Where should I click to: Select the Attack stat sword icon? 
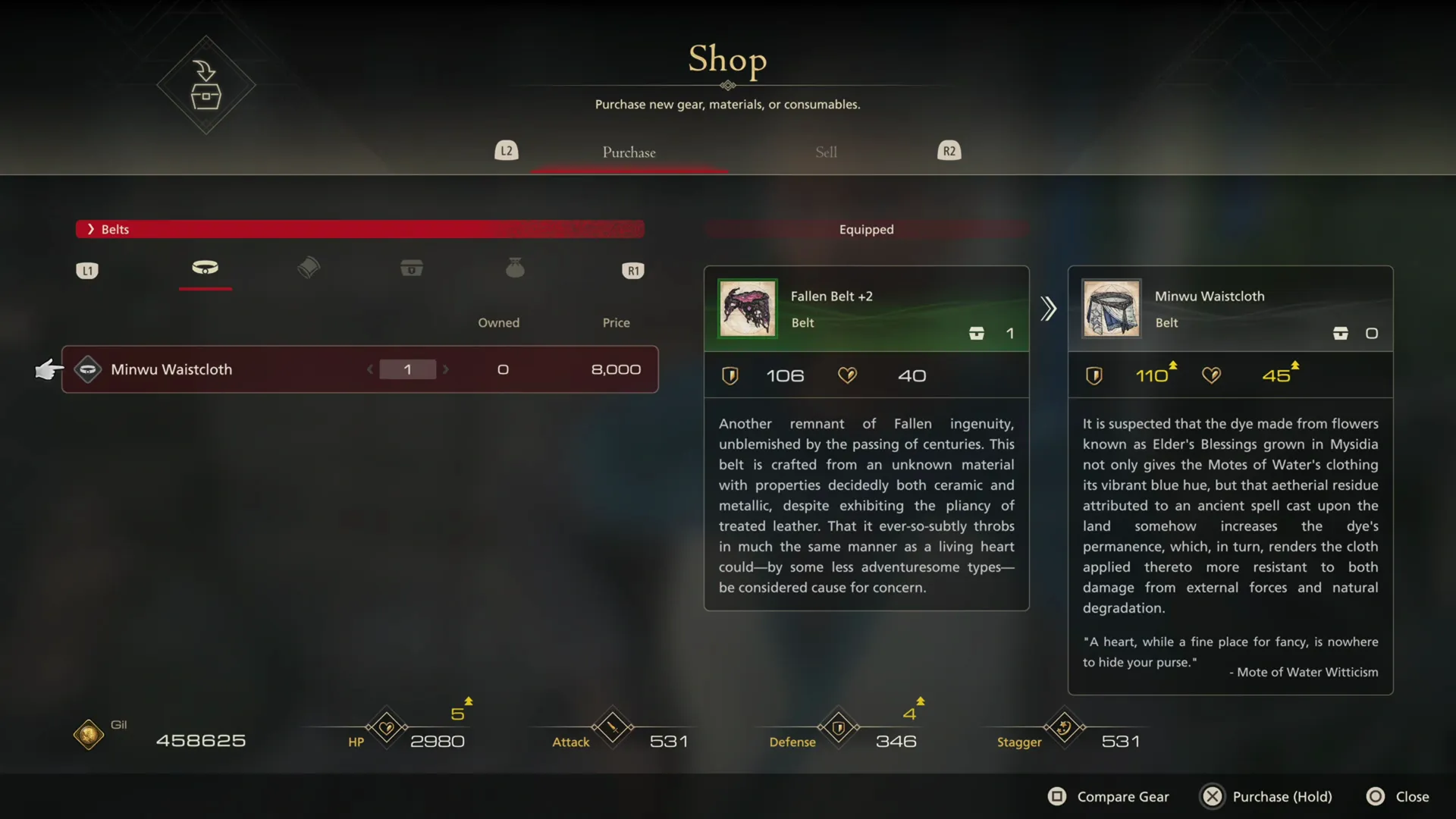(x=611, y=726)
